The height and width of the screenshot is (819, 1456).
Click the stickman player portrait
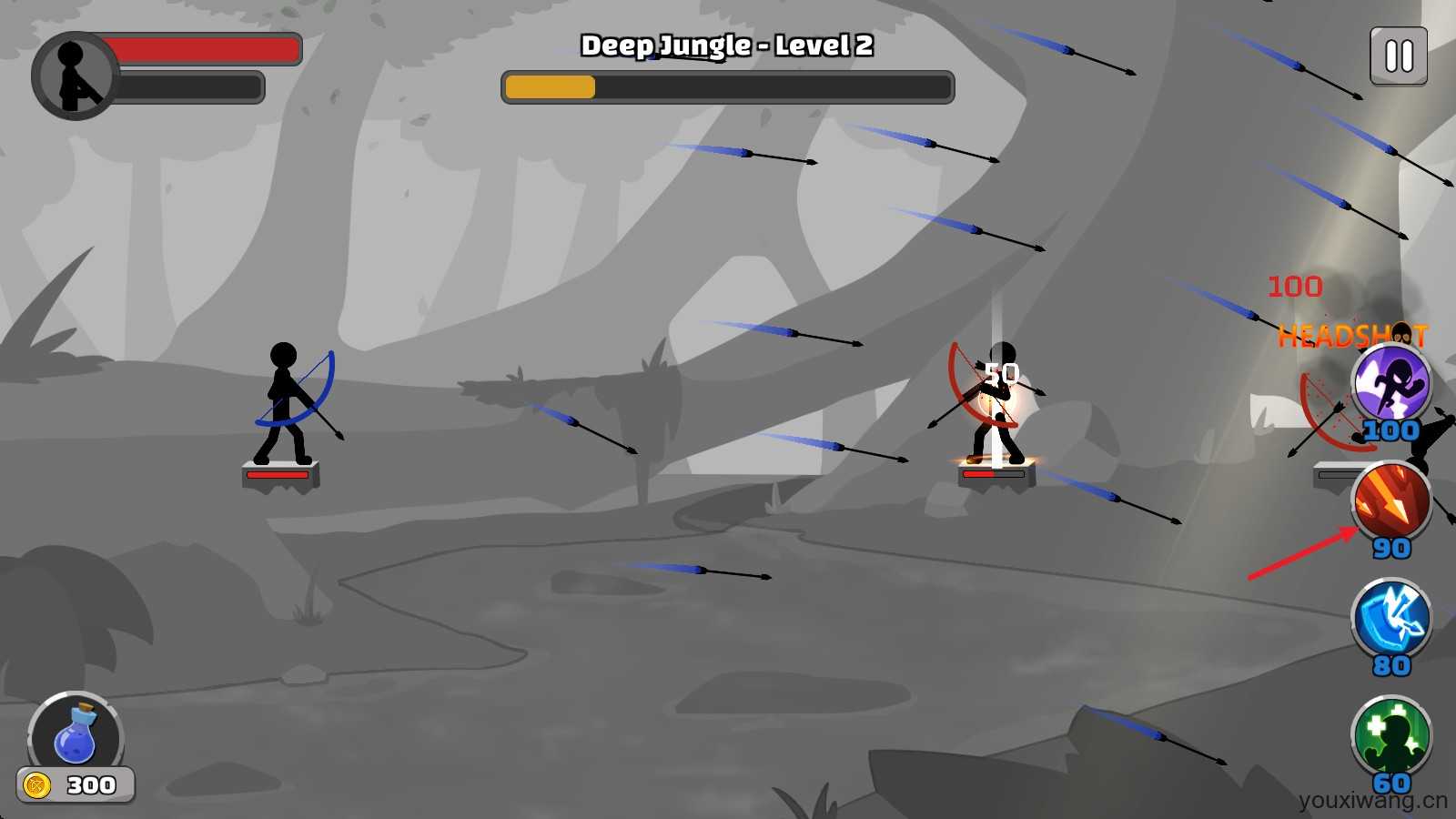click(x=75, y=76)
